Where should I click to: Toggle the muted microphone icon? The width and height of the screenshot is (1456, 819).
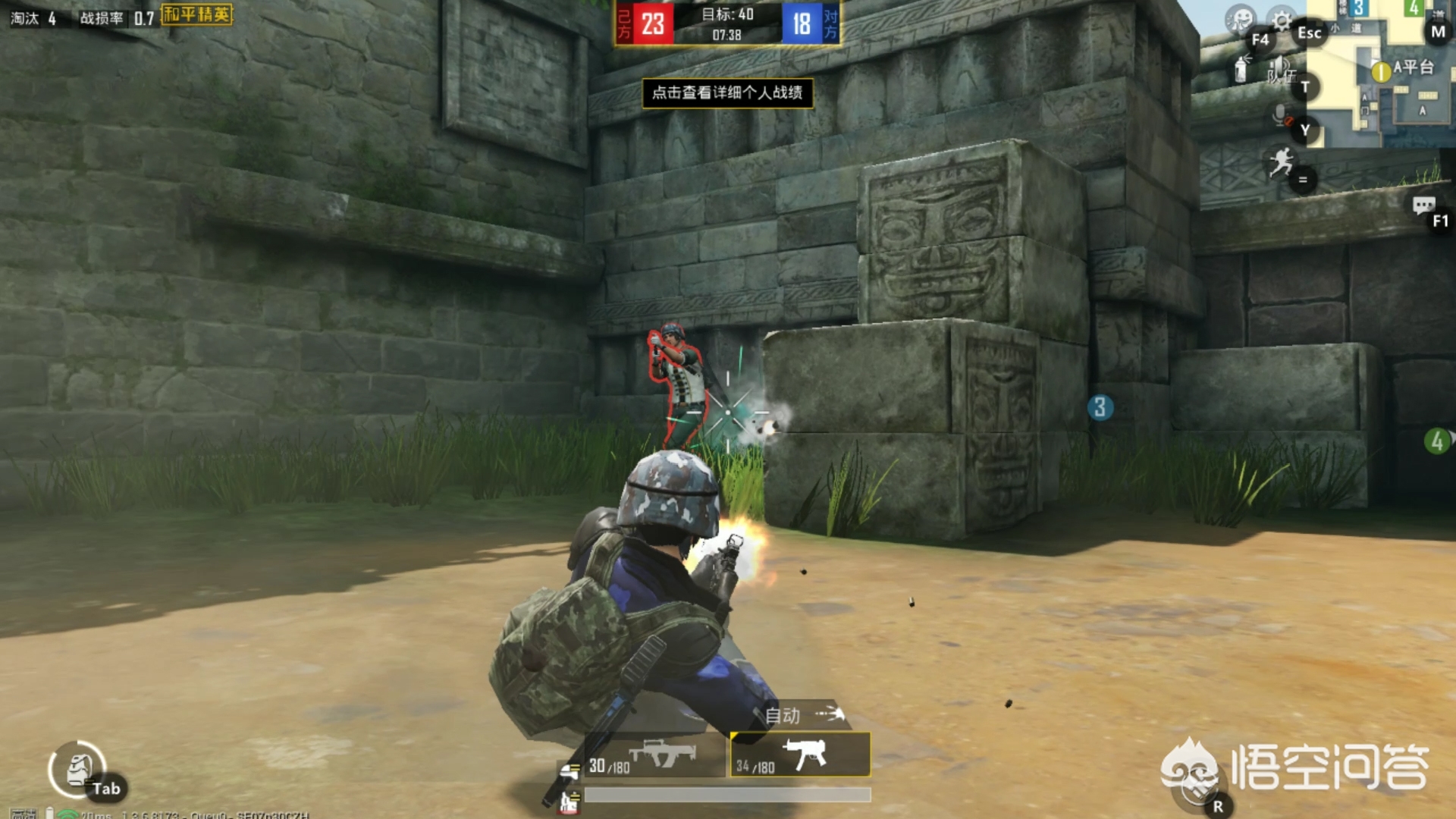pyautogui.click(x=1281, y=116)
